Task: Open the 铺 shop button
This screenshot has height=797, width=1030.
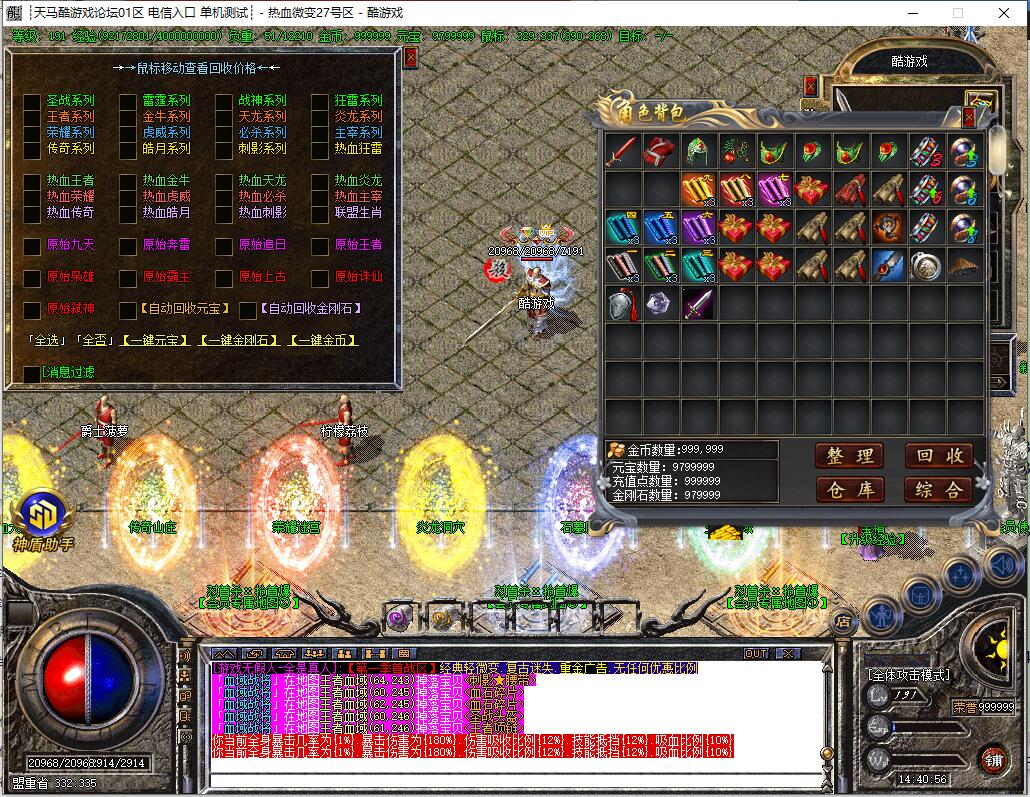Action: [993, 759]
